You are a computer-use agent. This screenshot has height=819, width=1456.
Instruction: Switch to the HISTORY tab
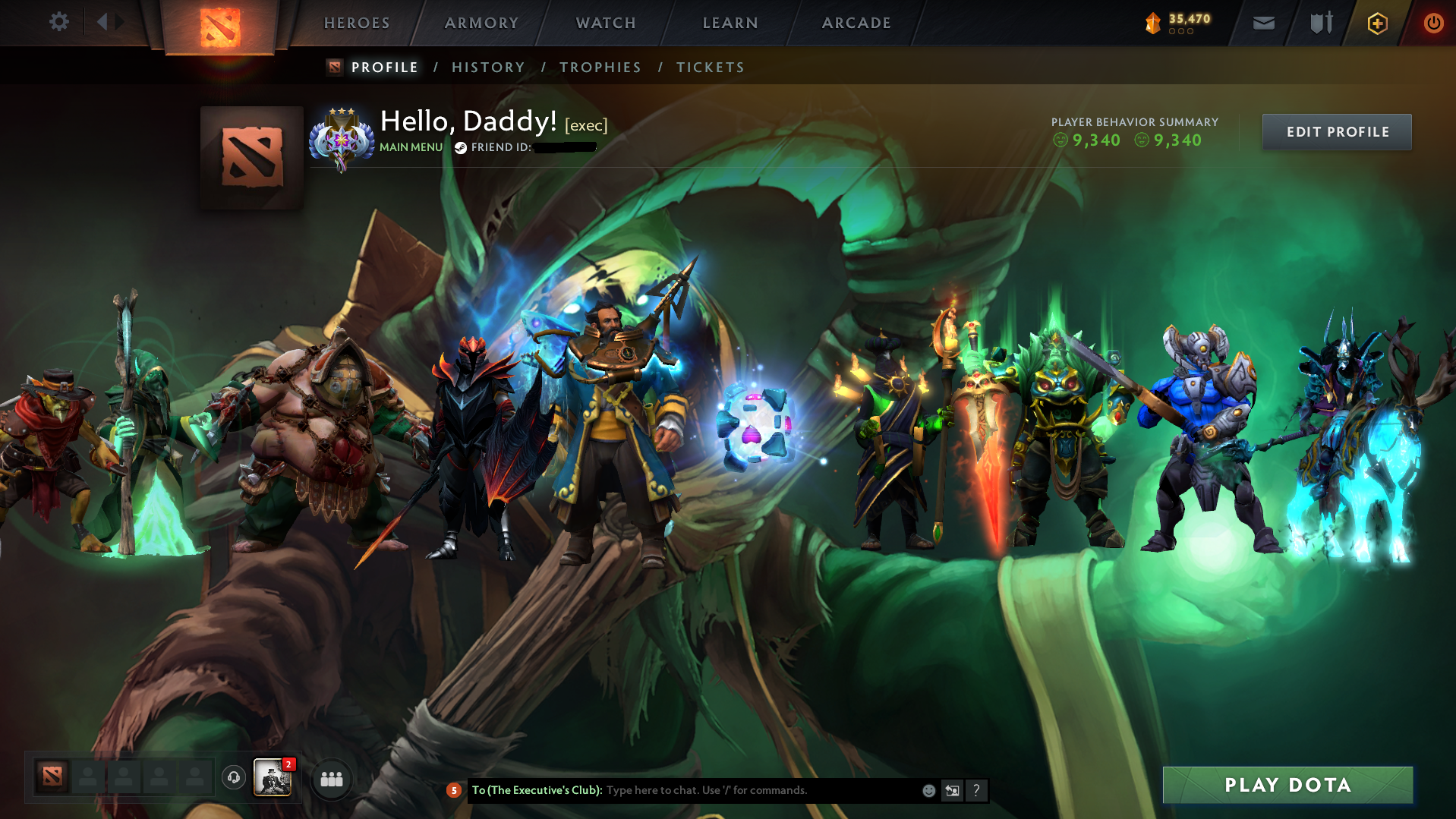coord(487,67)
